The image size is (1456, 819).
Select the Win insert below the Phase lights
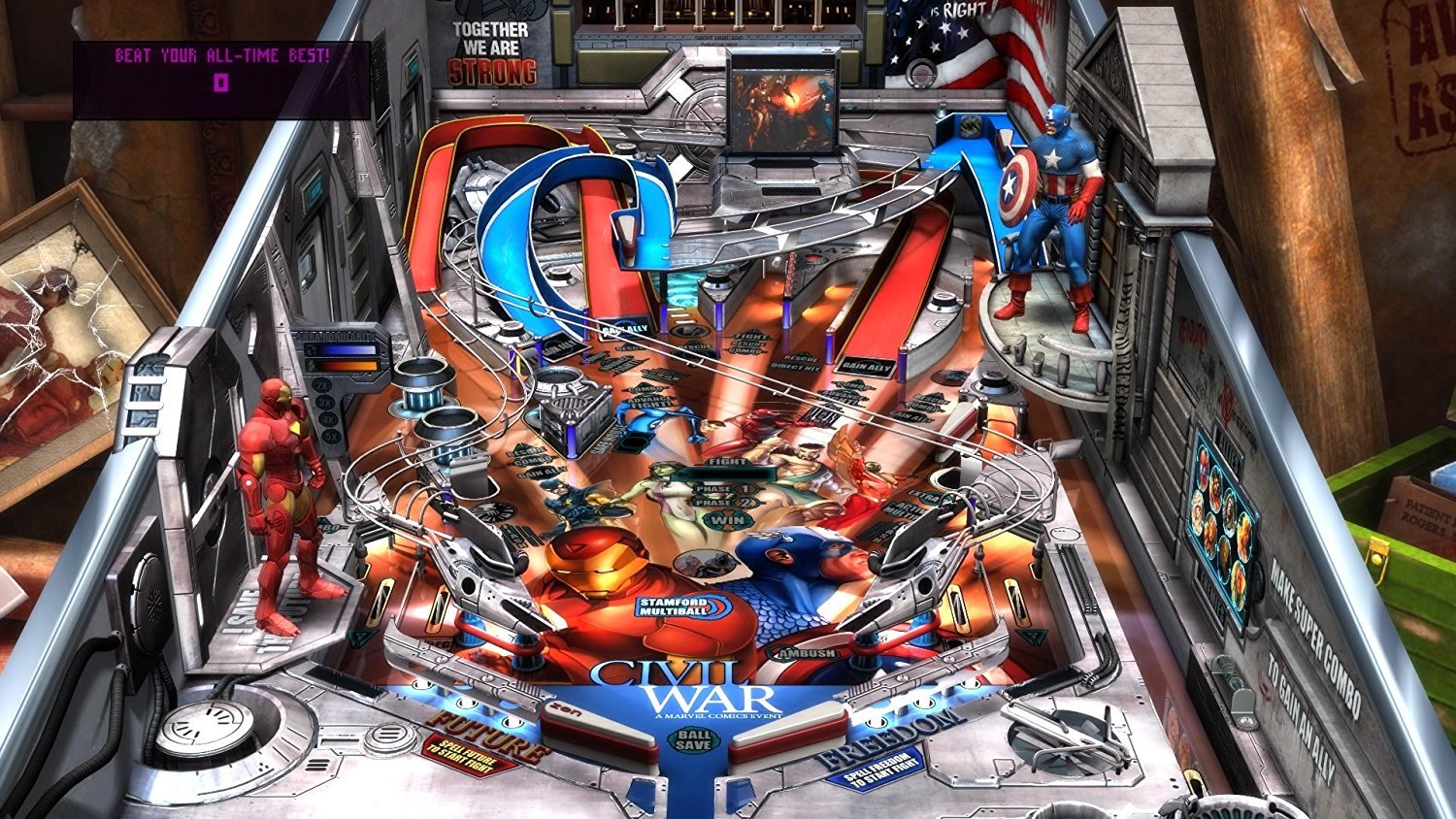click(727, 520)
